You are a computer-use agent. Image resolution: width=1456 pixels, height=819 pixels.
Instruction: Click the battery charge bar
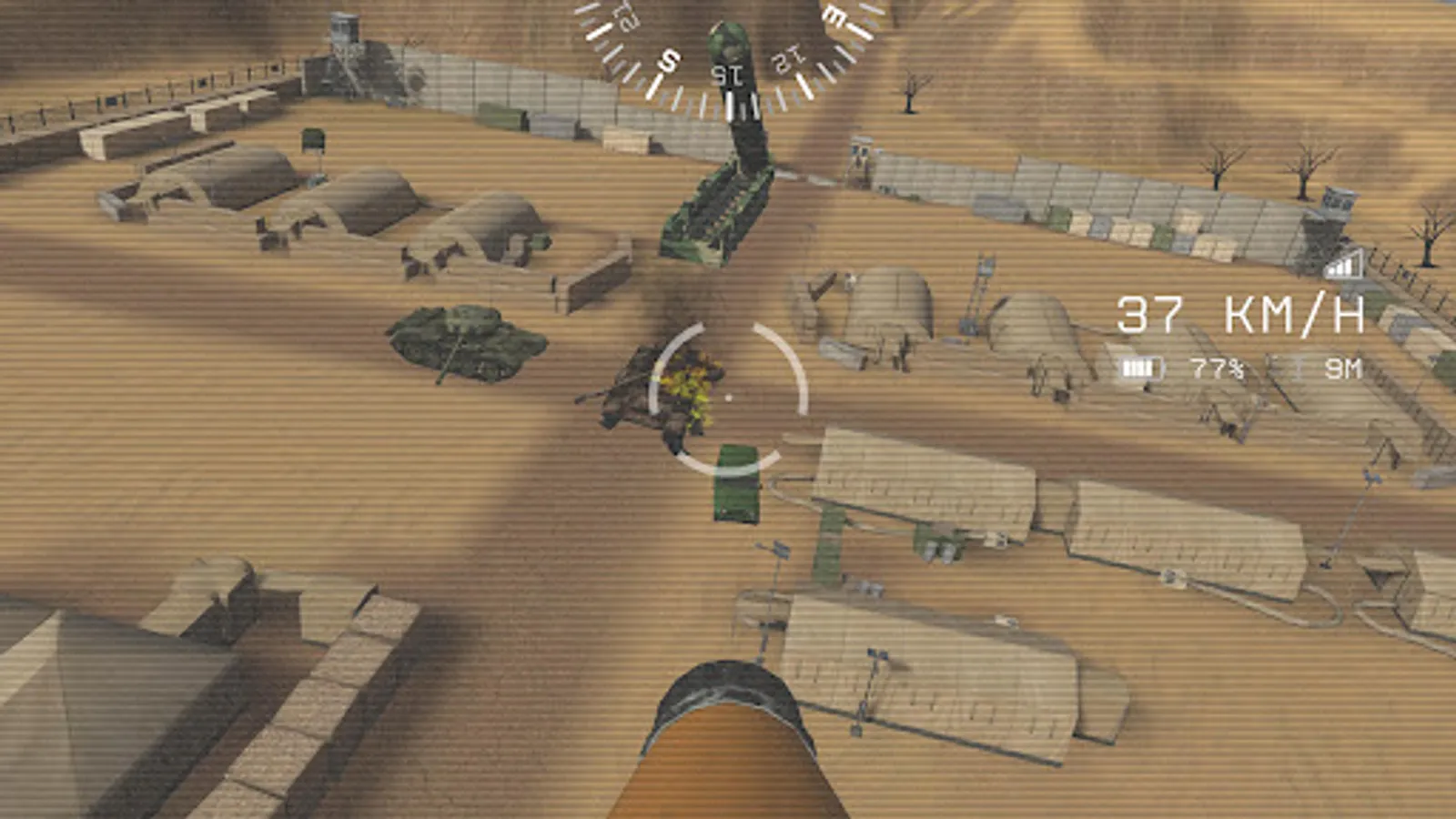(x=1137, y=366)
